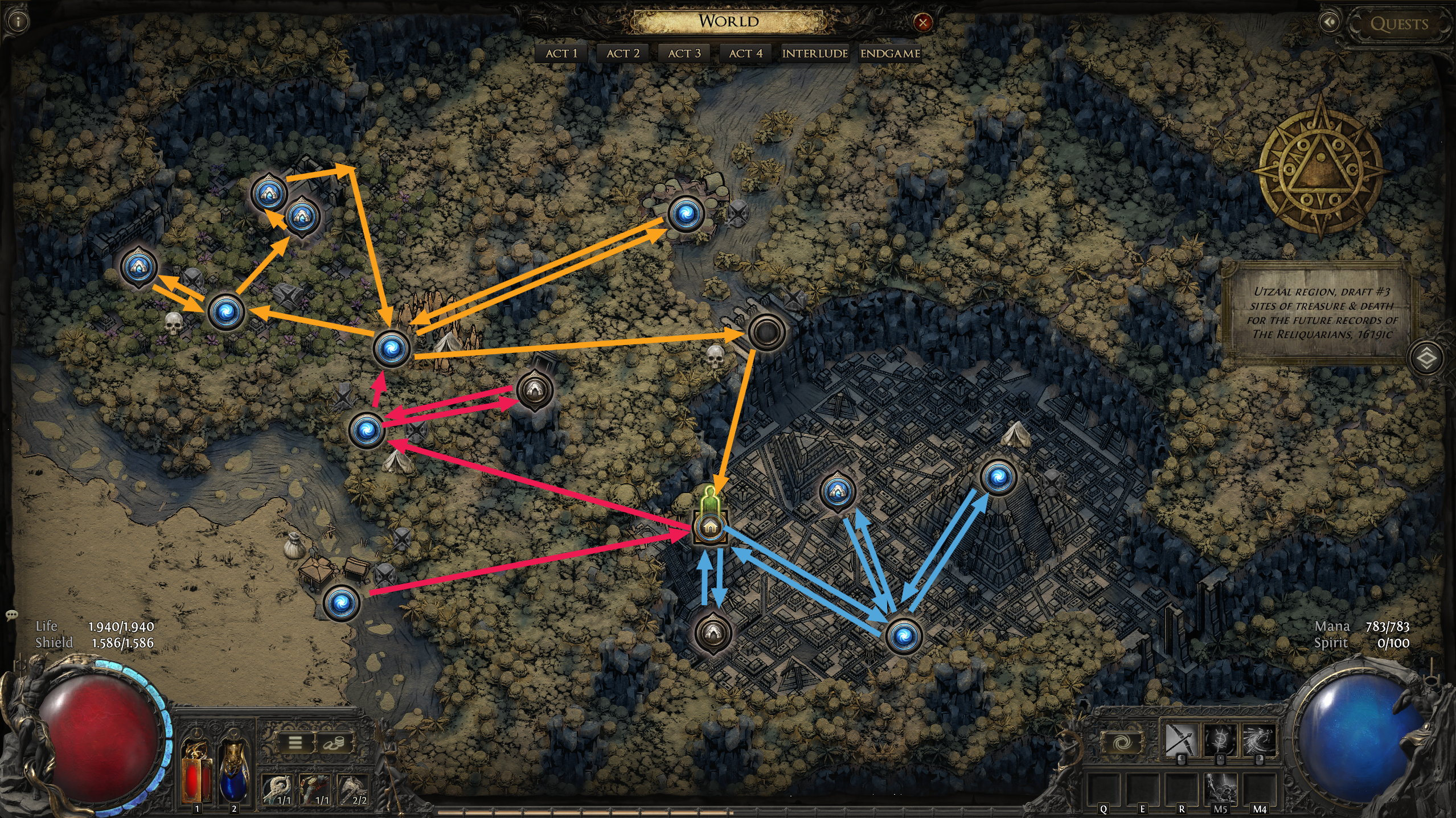The height and width of the screenshot is (818, 1456).
Task: Click the map layers toggle button
Action: [x=1426, y=359]
